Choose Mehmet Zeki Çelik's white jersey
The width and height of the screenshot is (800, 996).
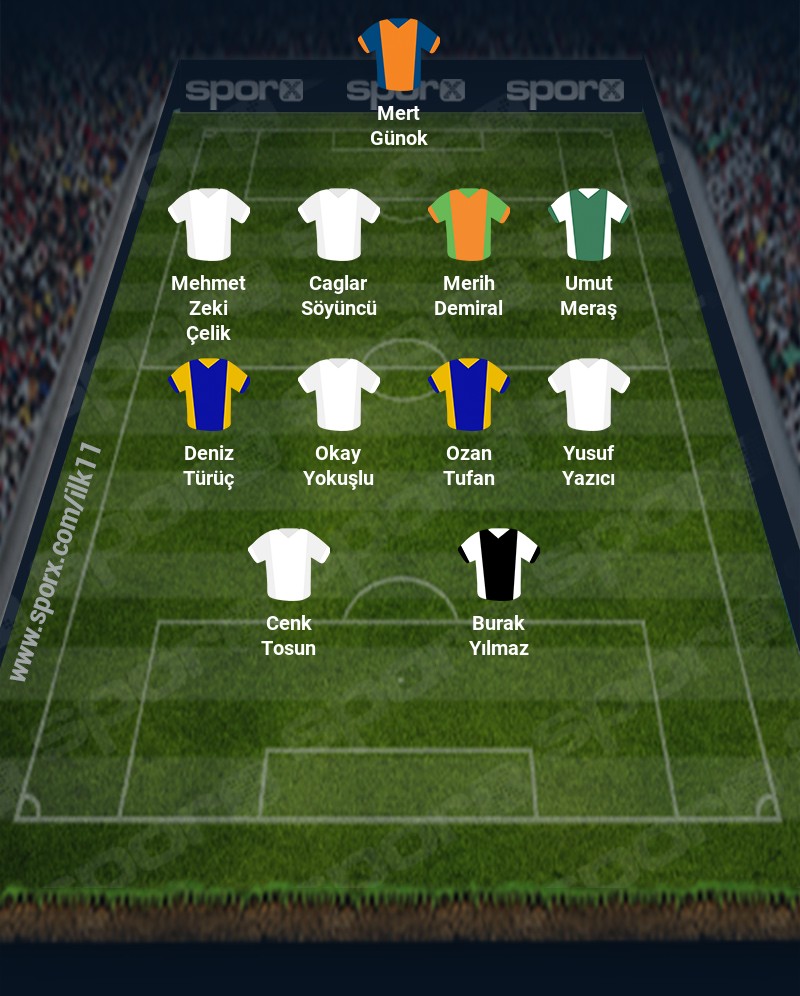tap(209, 224)
